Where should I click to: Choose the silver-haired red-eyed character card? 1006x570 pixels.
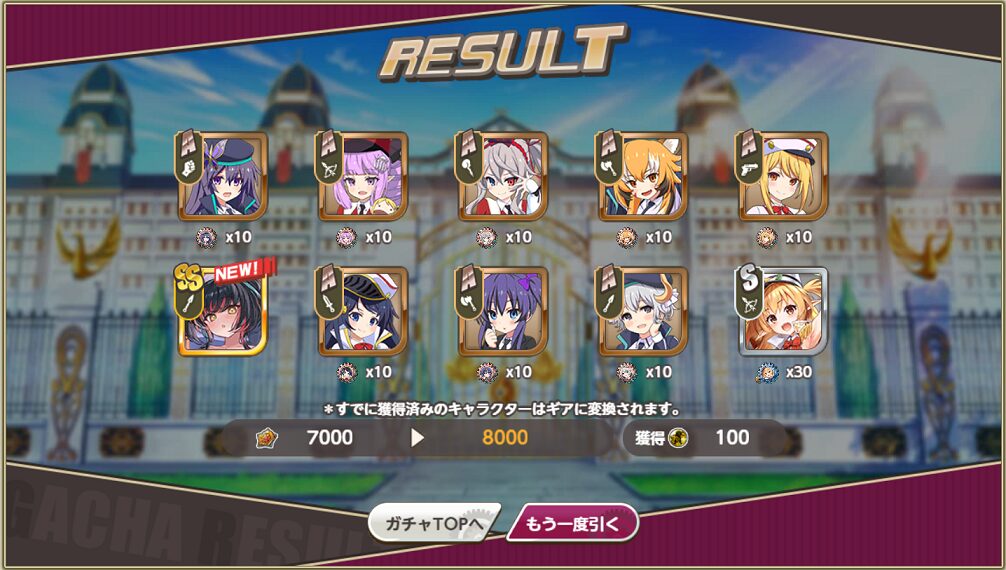coord(503,176)
